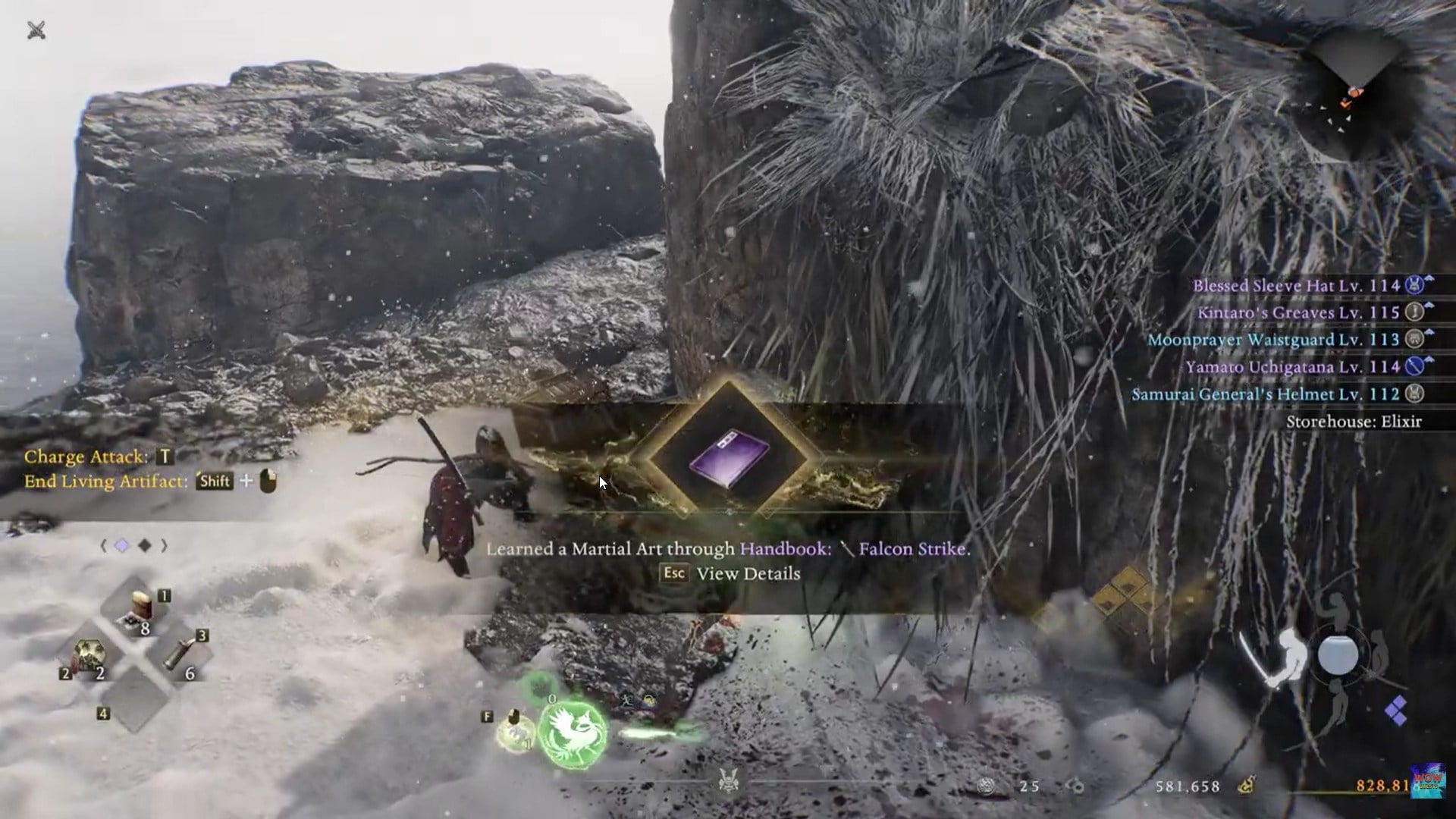Activate the green phoenix guardian spirit
Screen dimensions: 1456x819
point(573,732)
